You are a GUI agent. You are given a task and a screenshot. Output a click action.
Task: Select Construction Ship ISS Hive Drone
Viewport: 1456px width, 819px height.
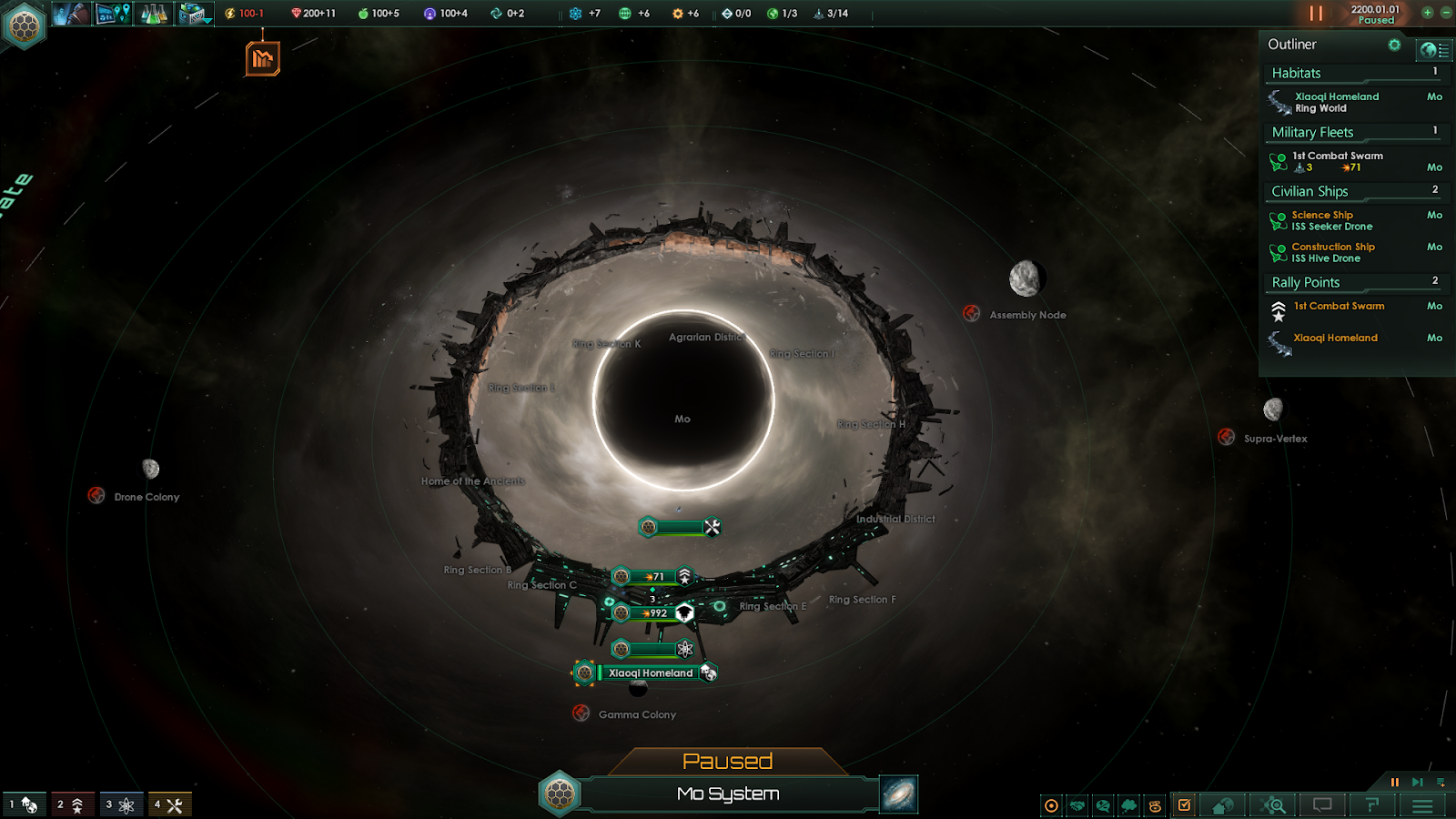point(1332,252)
